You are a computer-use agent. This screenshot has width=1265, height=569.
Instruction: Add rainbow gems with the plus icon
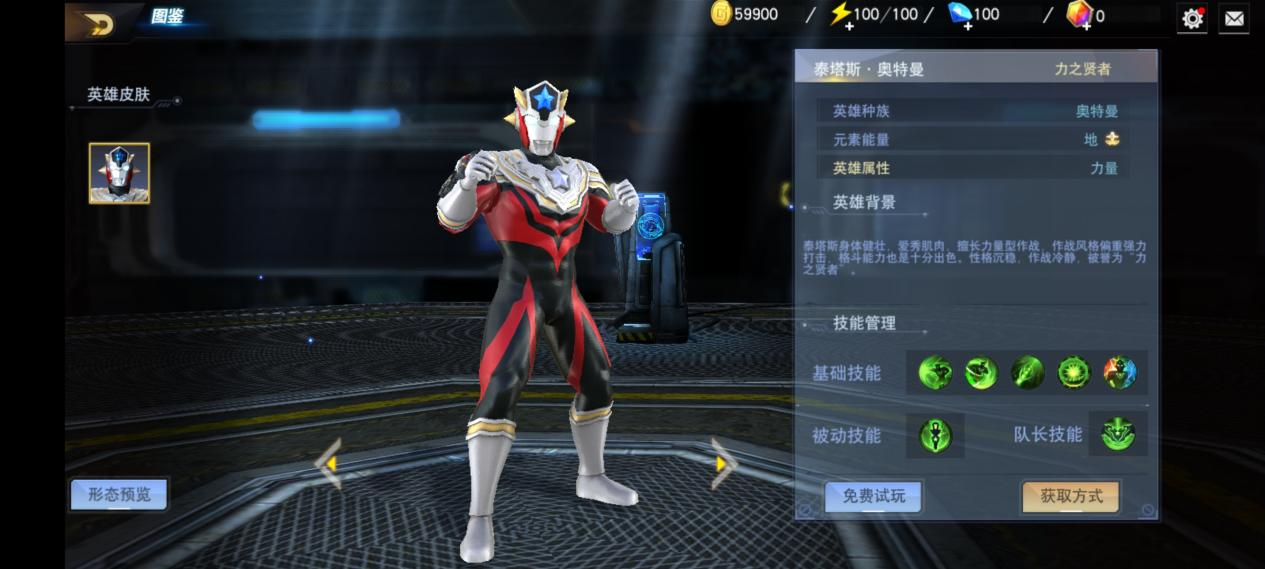pyautogui.click(x=1085, y=26)
